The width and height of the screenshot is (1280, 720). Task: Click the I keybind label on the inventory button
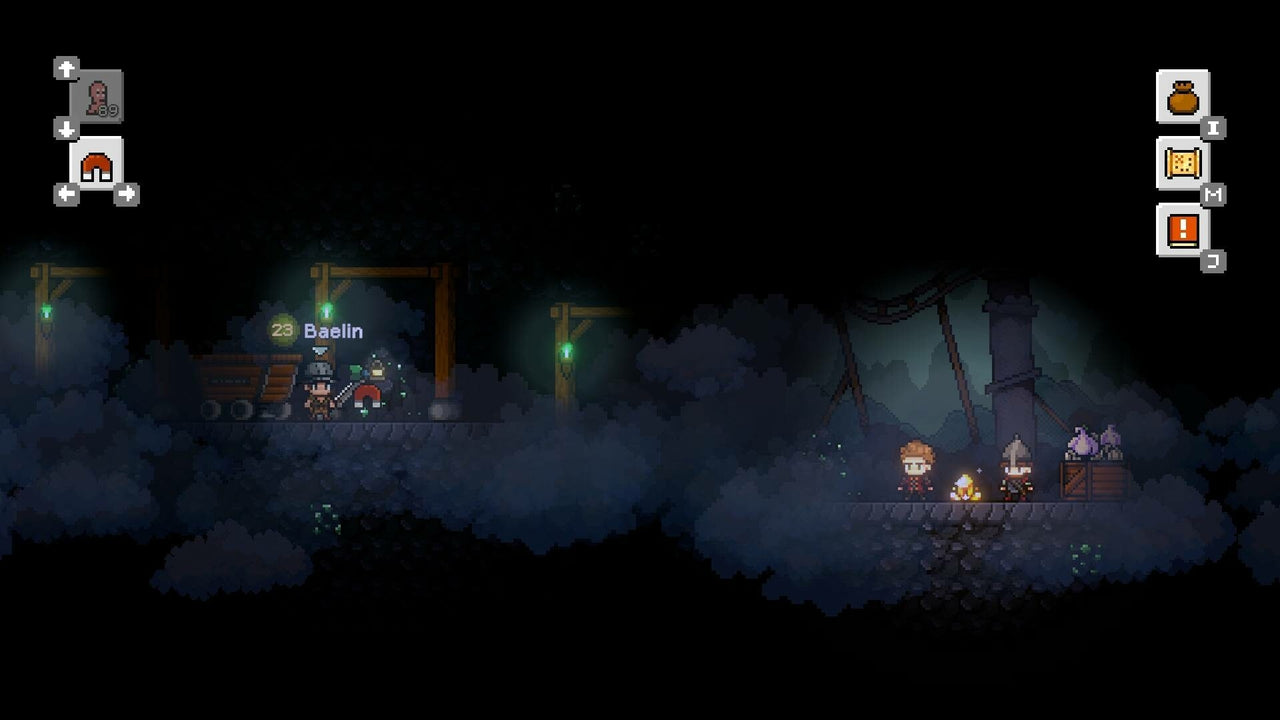1213,127
